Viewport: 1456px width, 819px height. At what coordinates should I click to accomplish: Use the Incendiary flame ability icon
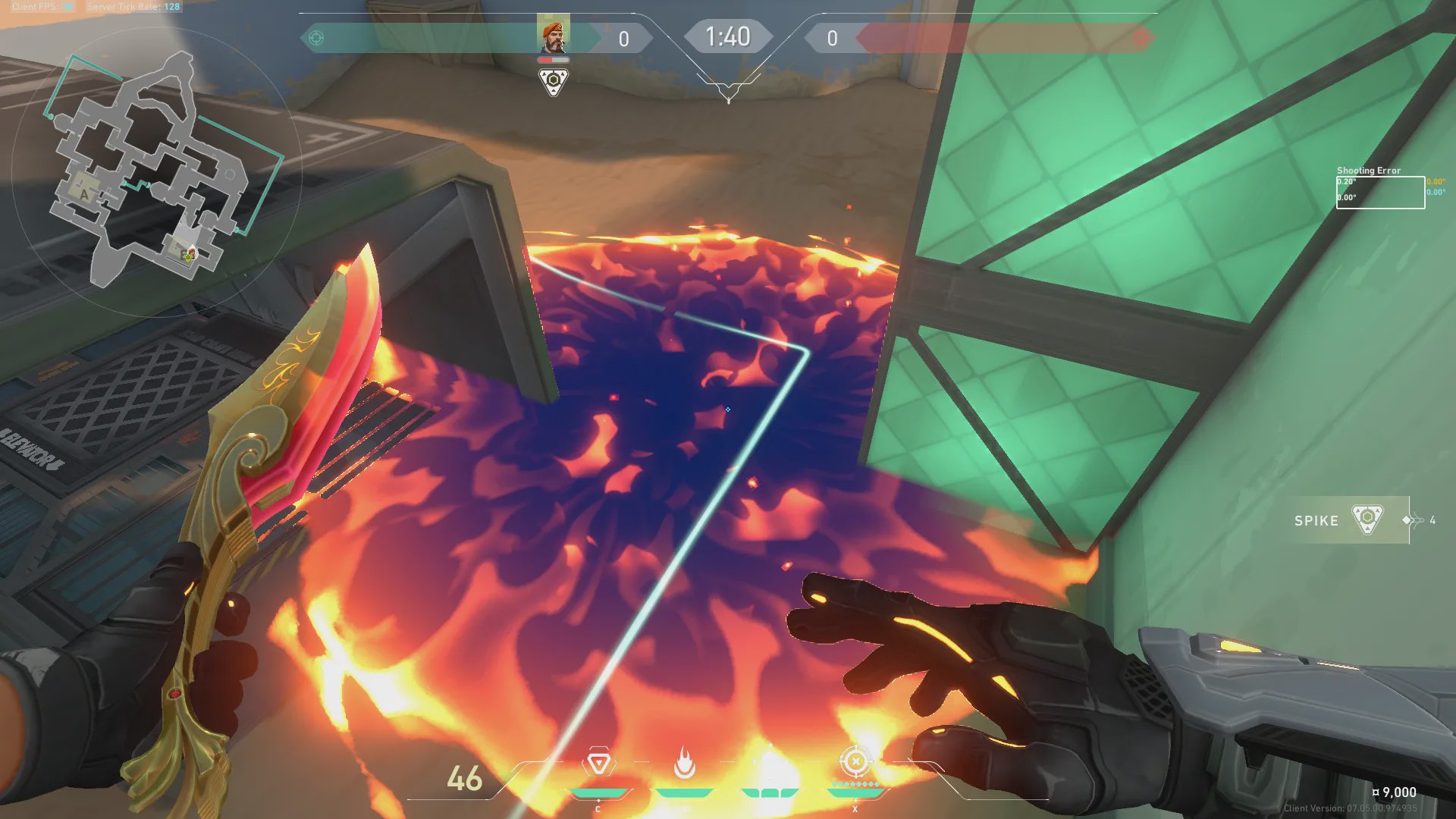[684, 764]
